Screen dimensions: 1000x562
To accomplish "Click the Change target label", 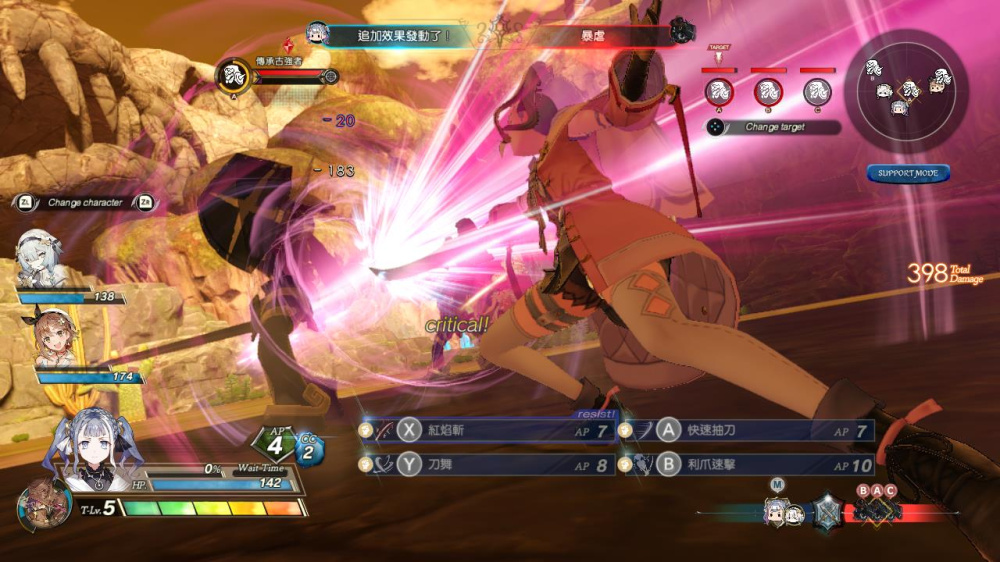I will click(x=774, y=128).
